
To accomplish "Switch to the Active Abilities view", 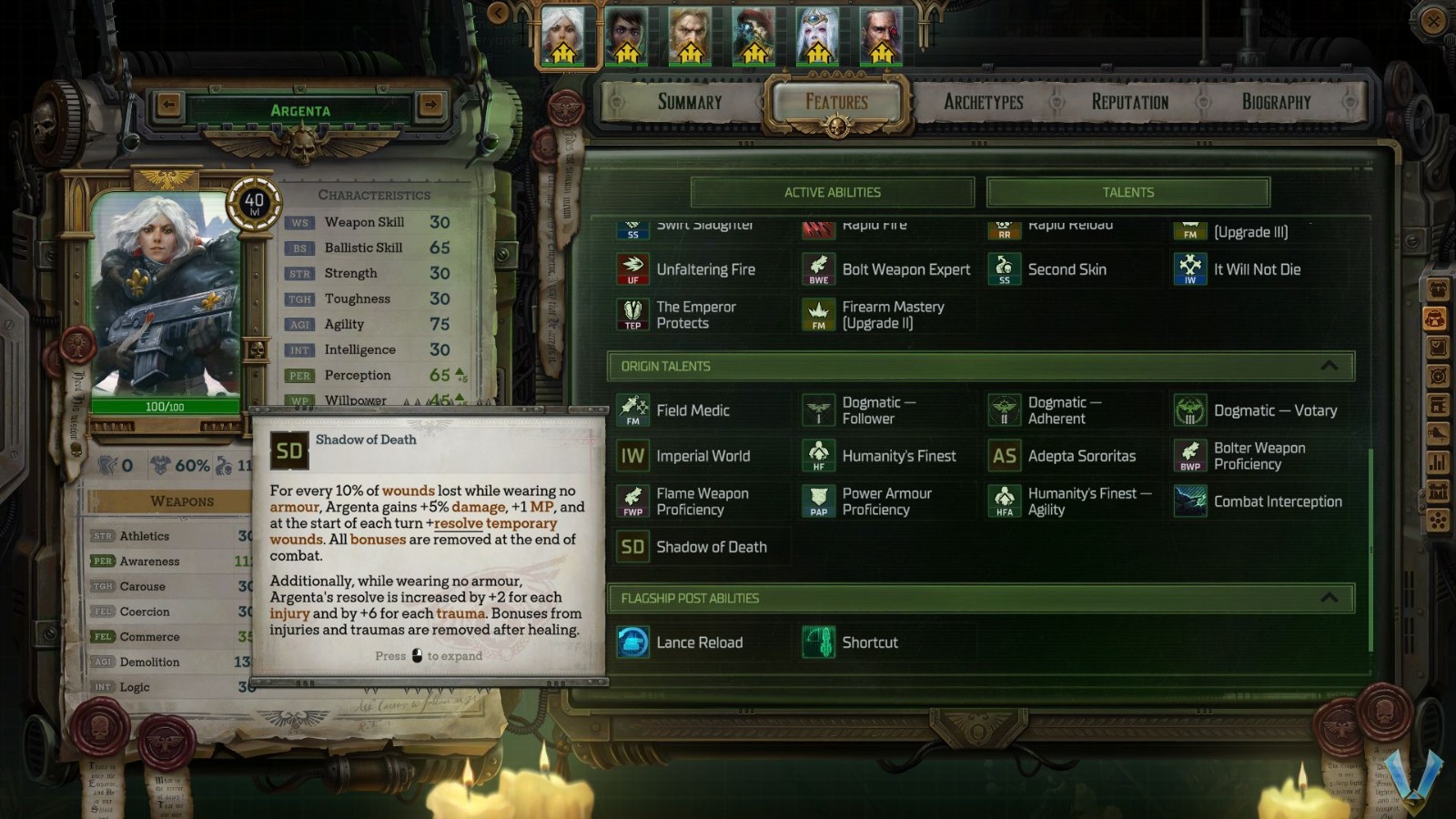I will tap(831, 192).
